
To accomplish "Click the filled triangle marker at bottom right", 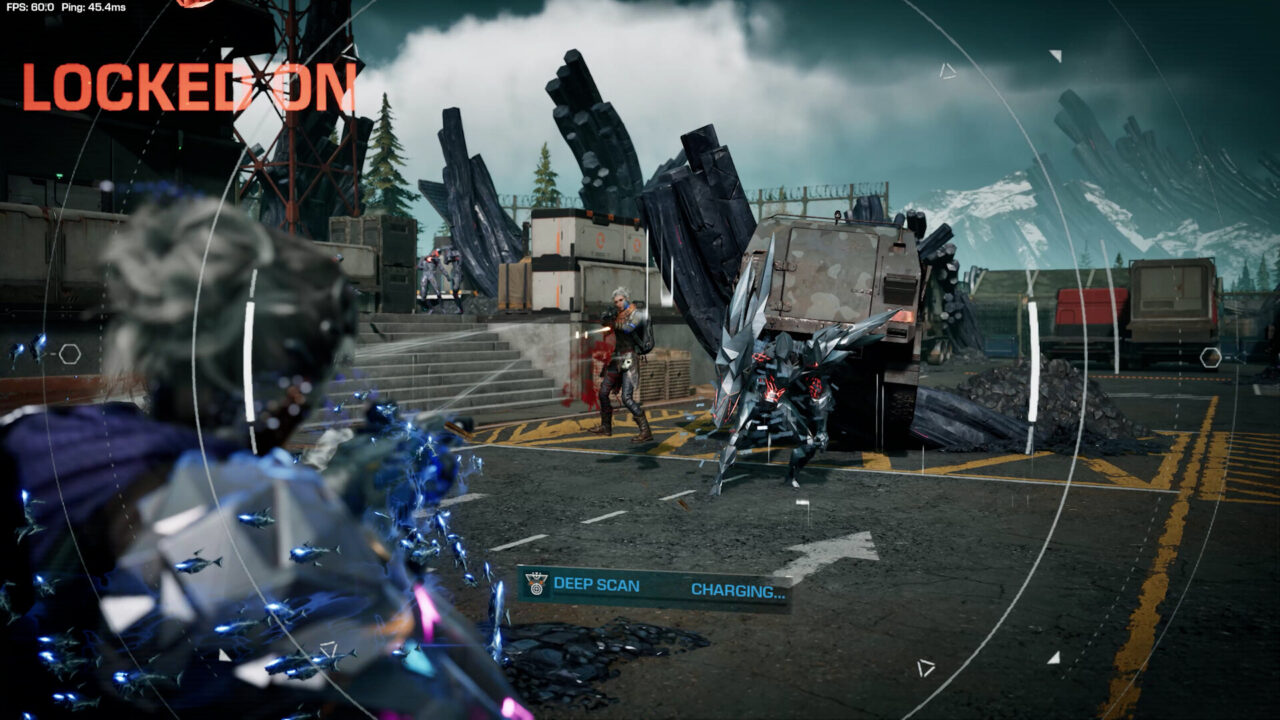I will coord(1055,658).
